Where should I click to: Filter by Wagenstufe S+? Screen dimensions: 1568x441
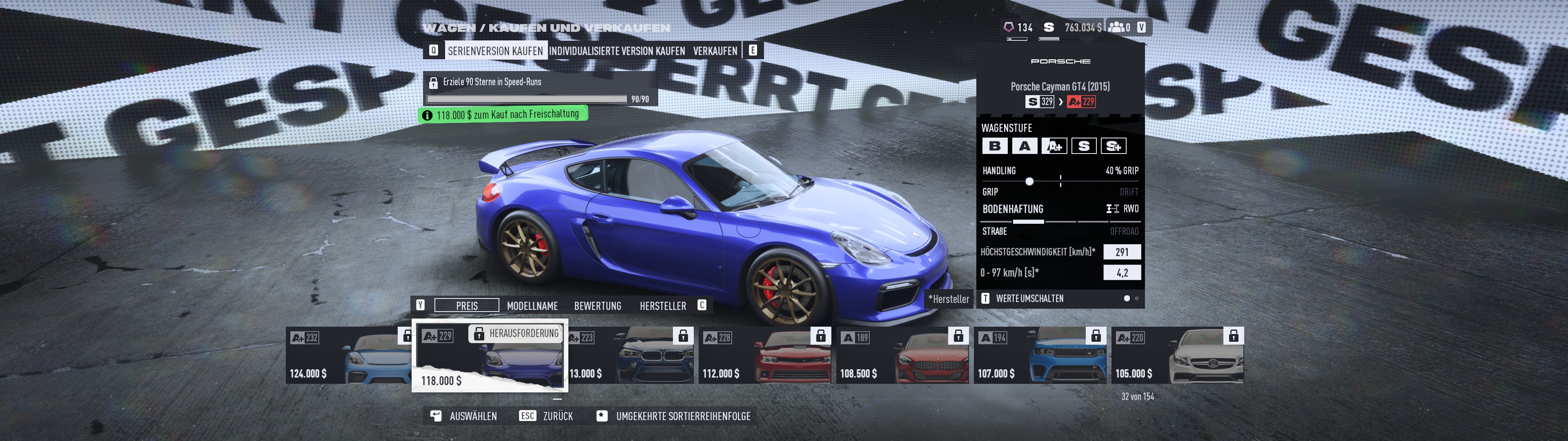(x=1113, y=146)
